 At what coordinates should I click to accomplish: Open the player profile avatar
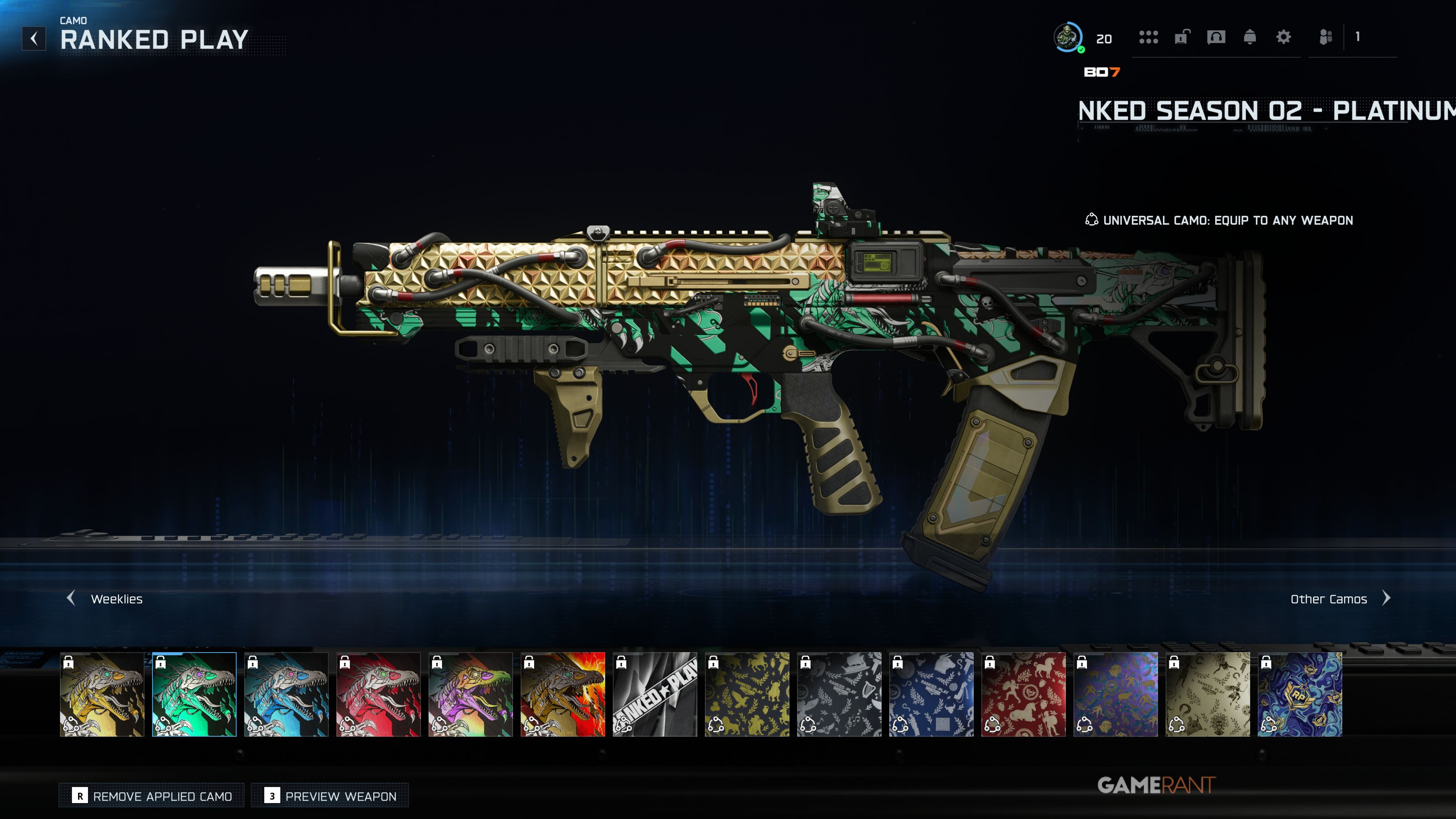[x=1068, y=37]
